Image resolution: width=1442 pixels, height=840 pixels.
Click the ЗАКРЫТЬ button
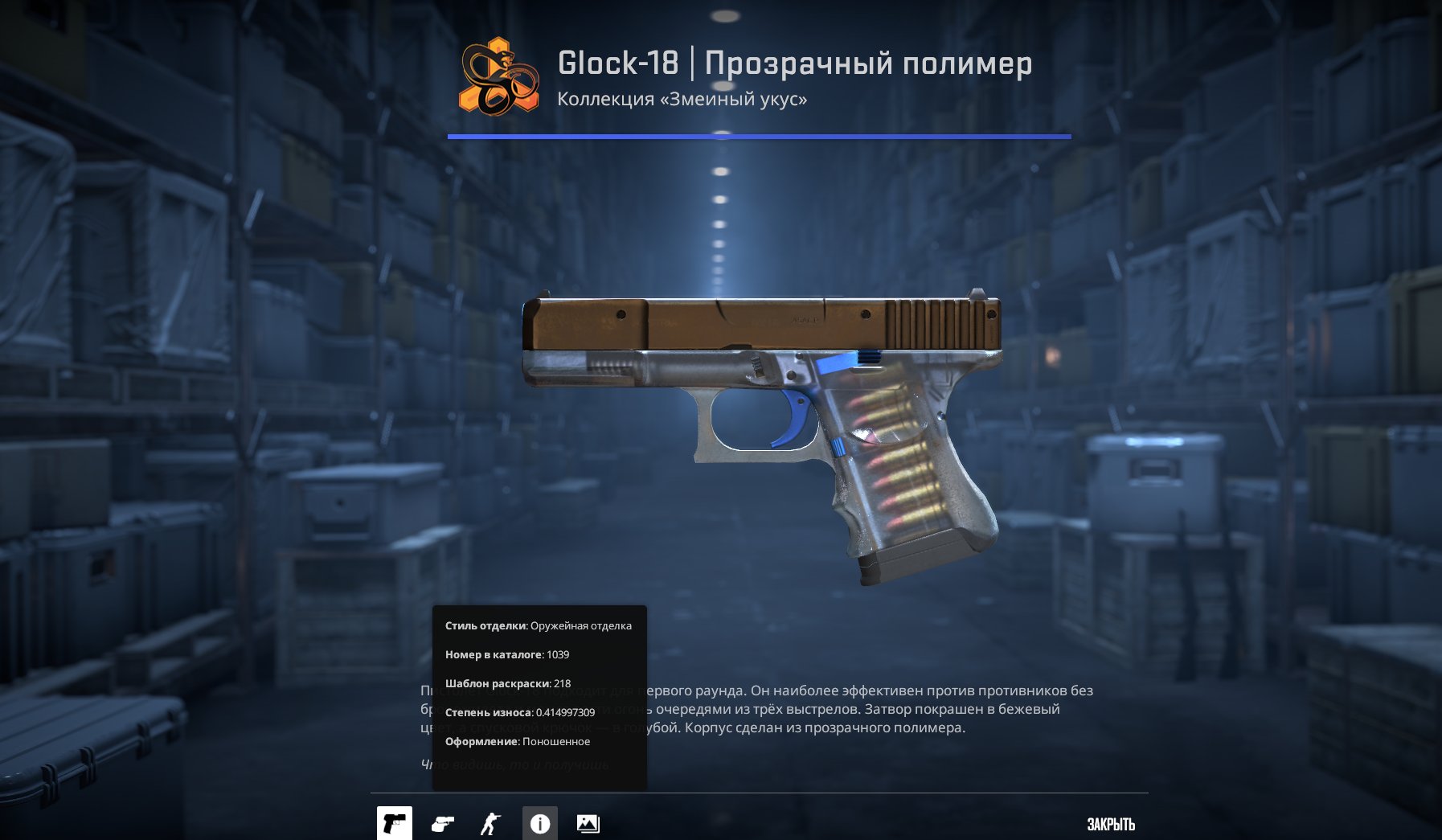click(x=1110, y=822)
